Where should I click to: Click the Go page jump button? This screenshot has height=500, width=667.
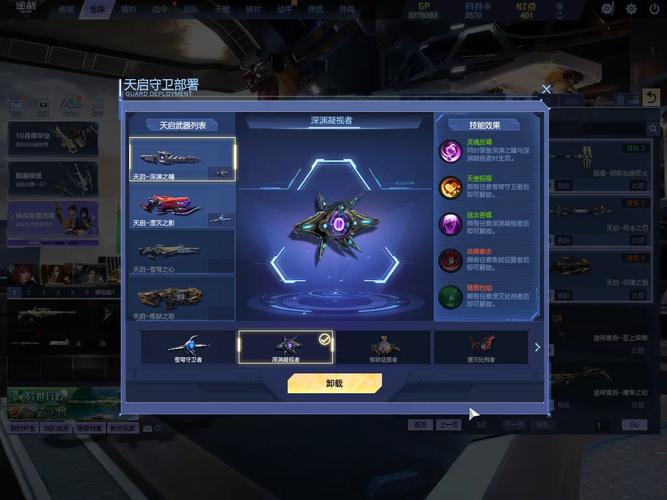[633, 425]
